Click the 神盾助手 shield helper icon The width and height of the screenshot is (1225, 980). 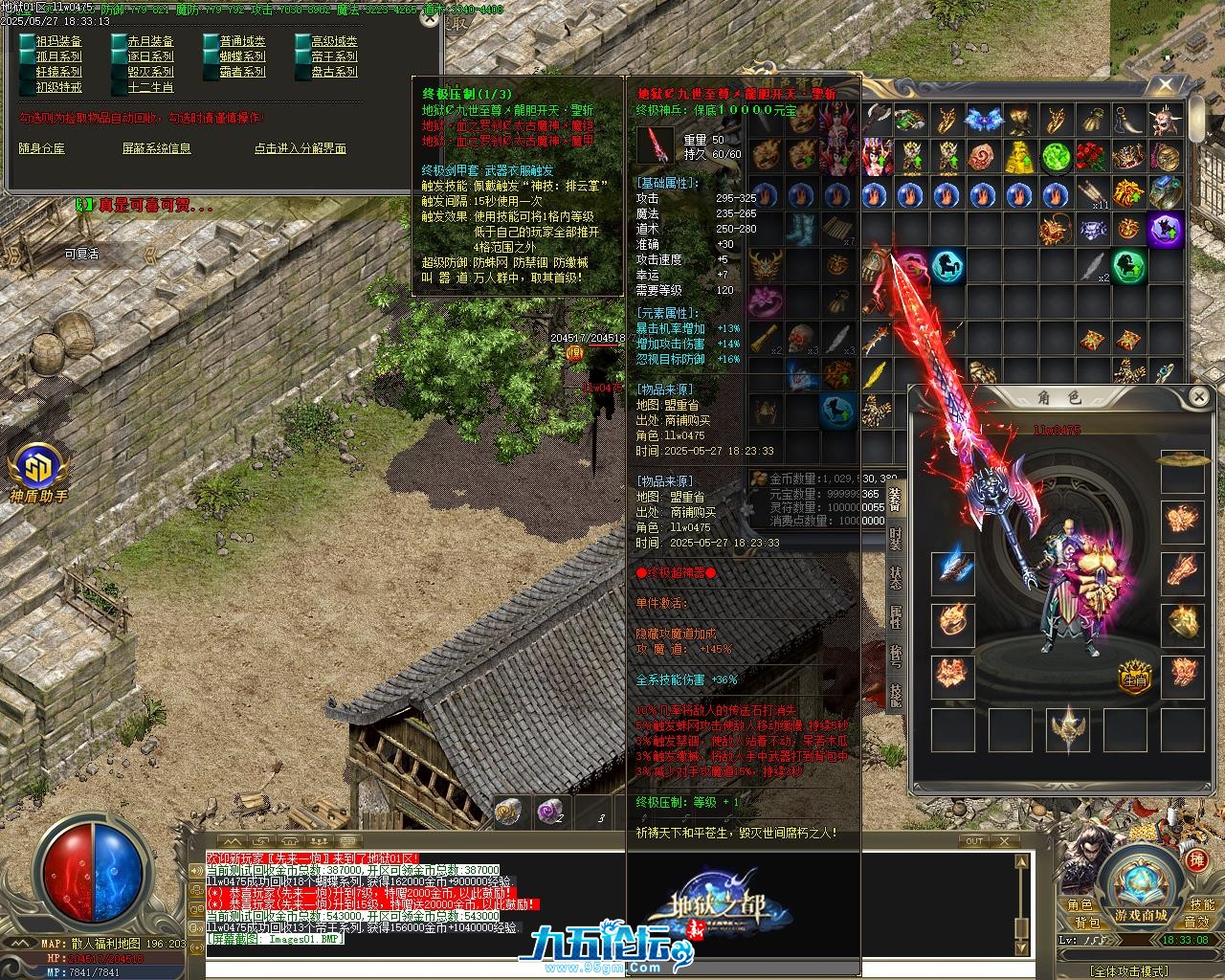[x=39, y=470]
